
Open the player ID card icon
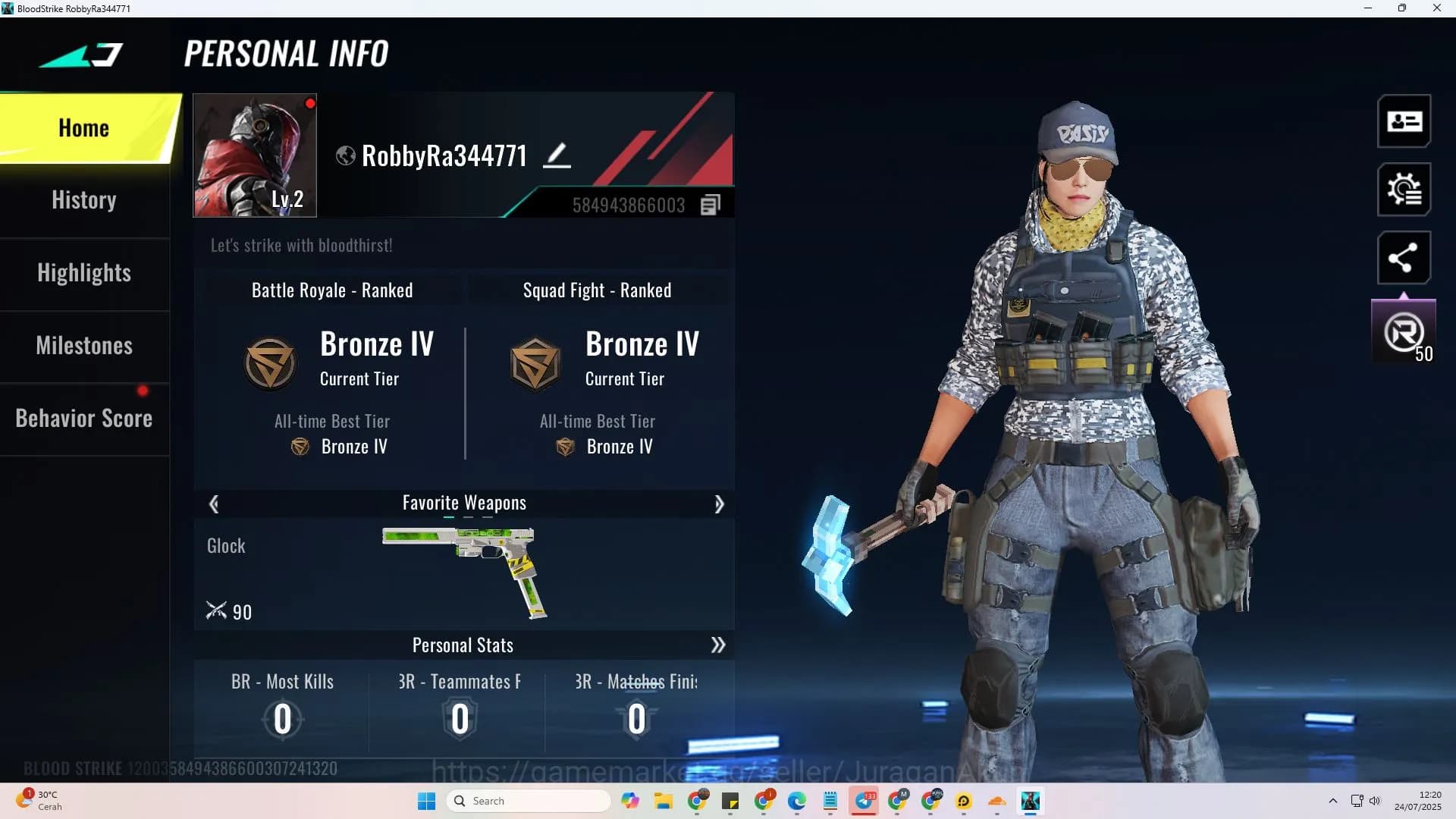coord(1404,121)
